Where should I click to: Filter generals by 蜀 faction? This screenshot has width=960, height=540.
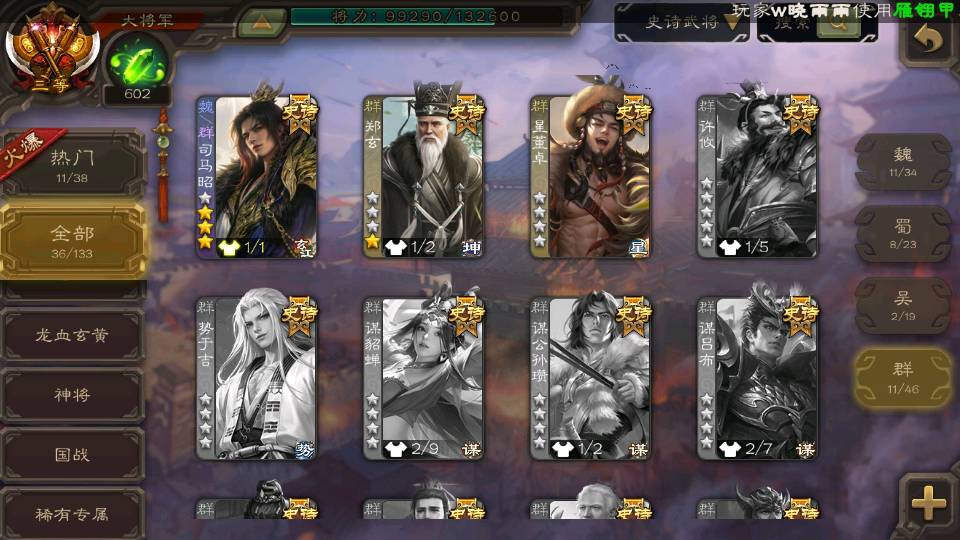coord(903,234)
